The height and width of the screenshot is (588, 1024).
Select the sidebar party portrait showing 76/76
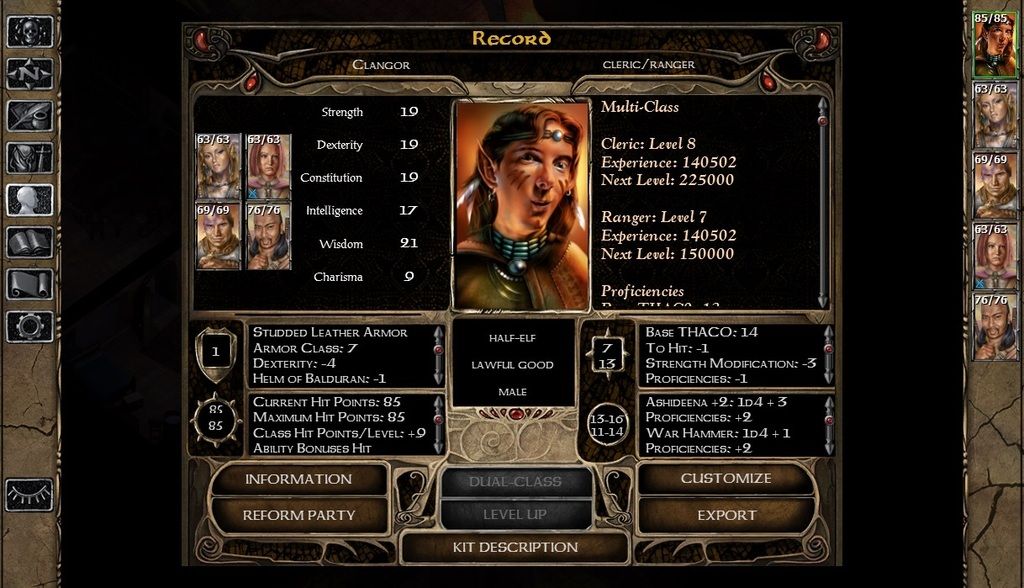point(994,326)
